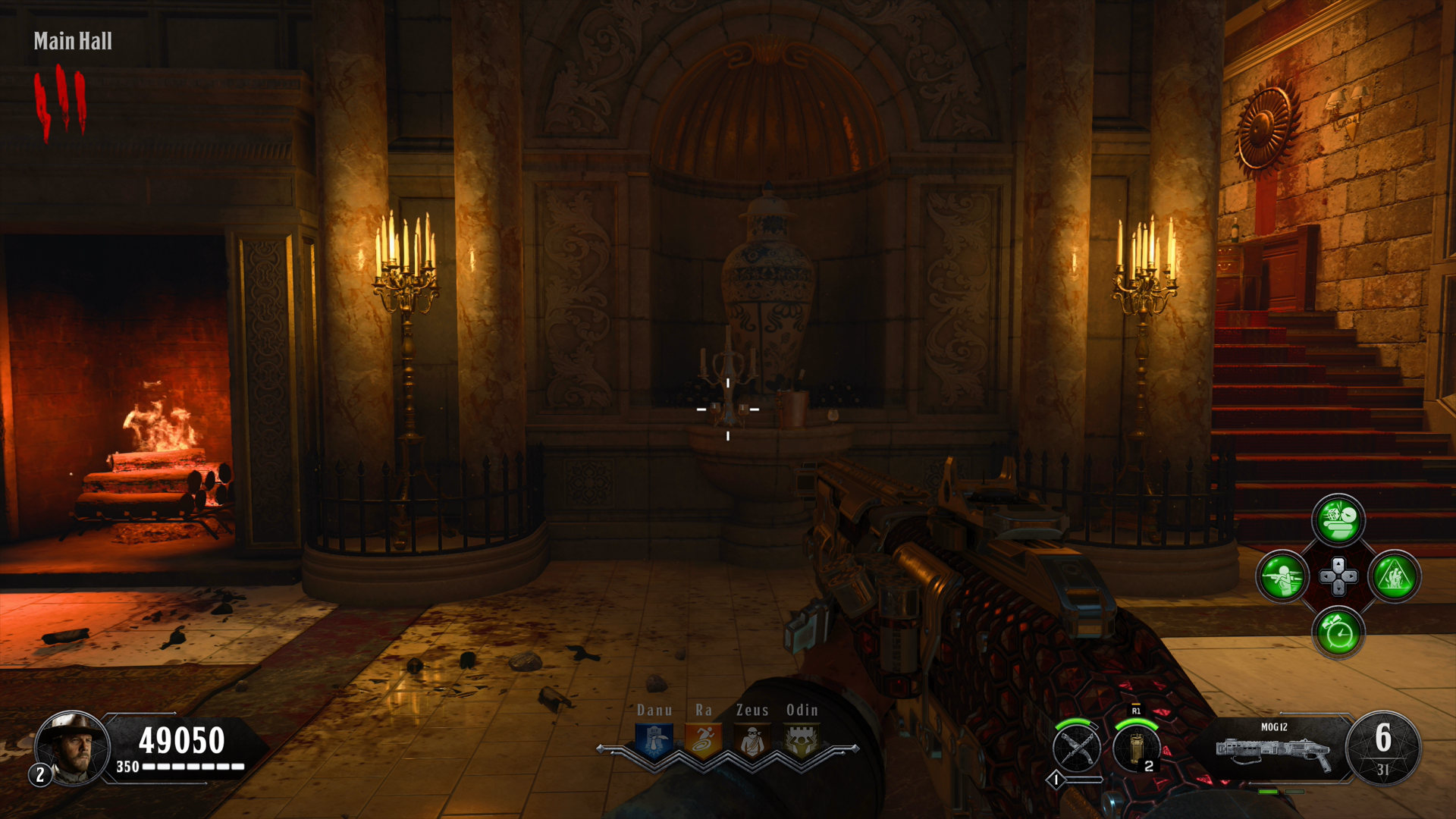1456x819 pixels.
Task: Activate the zombie-hand warning triangle elixir
Action: click(1395, 576)
